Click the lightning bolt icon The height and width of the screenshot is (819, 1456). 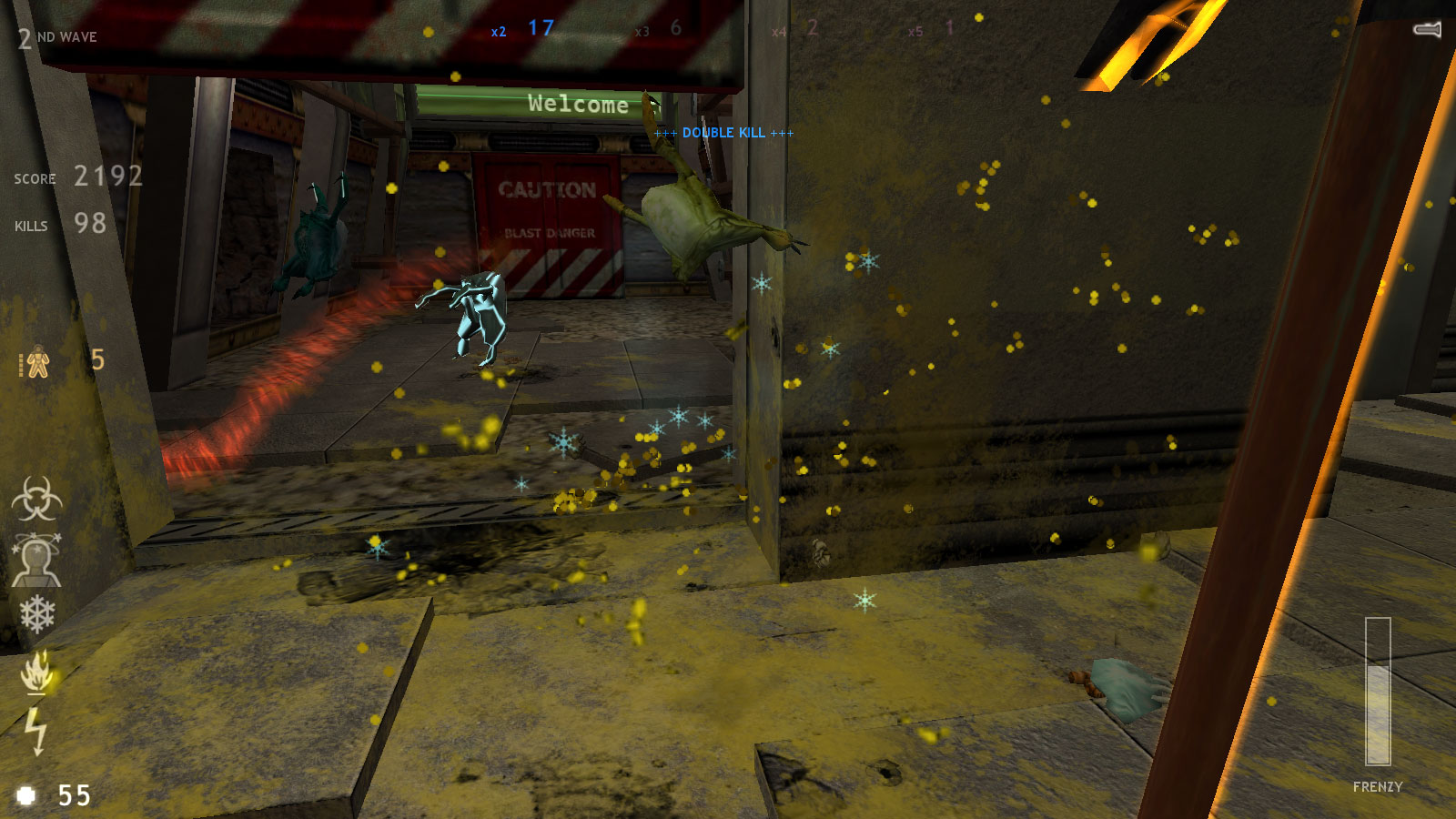36,728
